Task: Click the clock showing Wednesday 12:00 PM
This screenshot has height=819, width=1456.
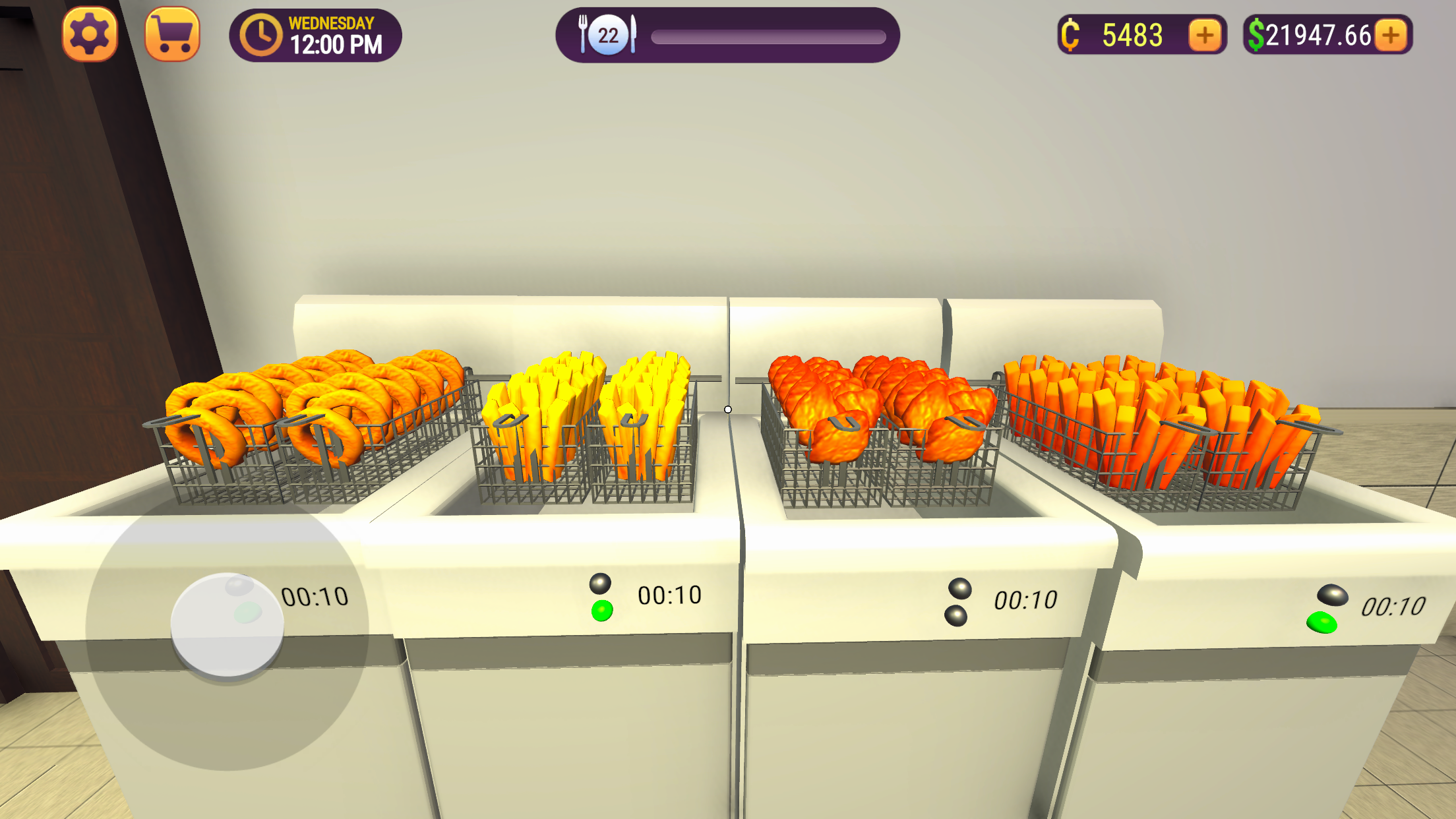Action: point(315,34)
